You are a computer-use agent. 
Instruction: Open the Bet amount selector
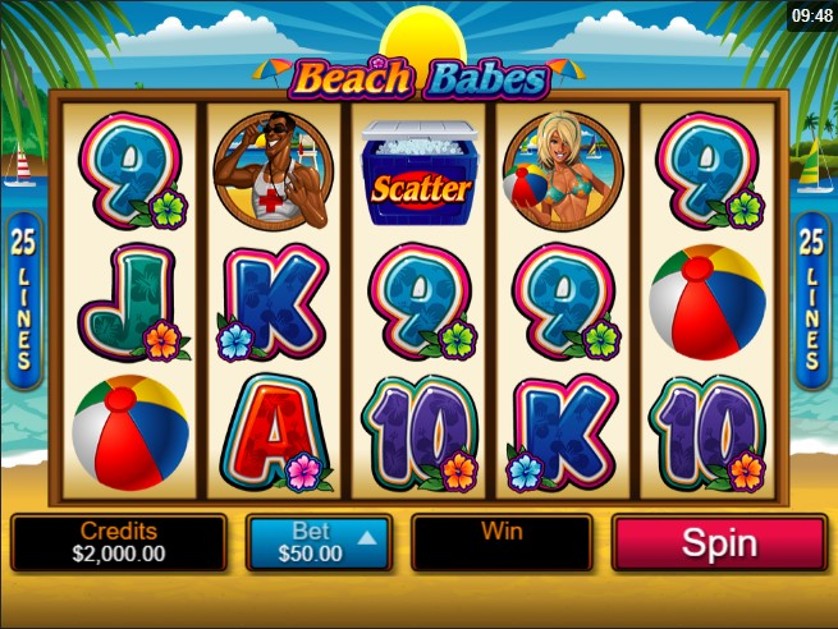pos(318,543)
